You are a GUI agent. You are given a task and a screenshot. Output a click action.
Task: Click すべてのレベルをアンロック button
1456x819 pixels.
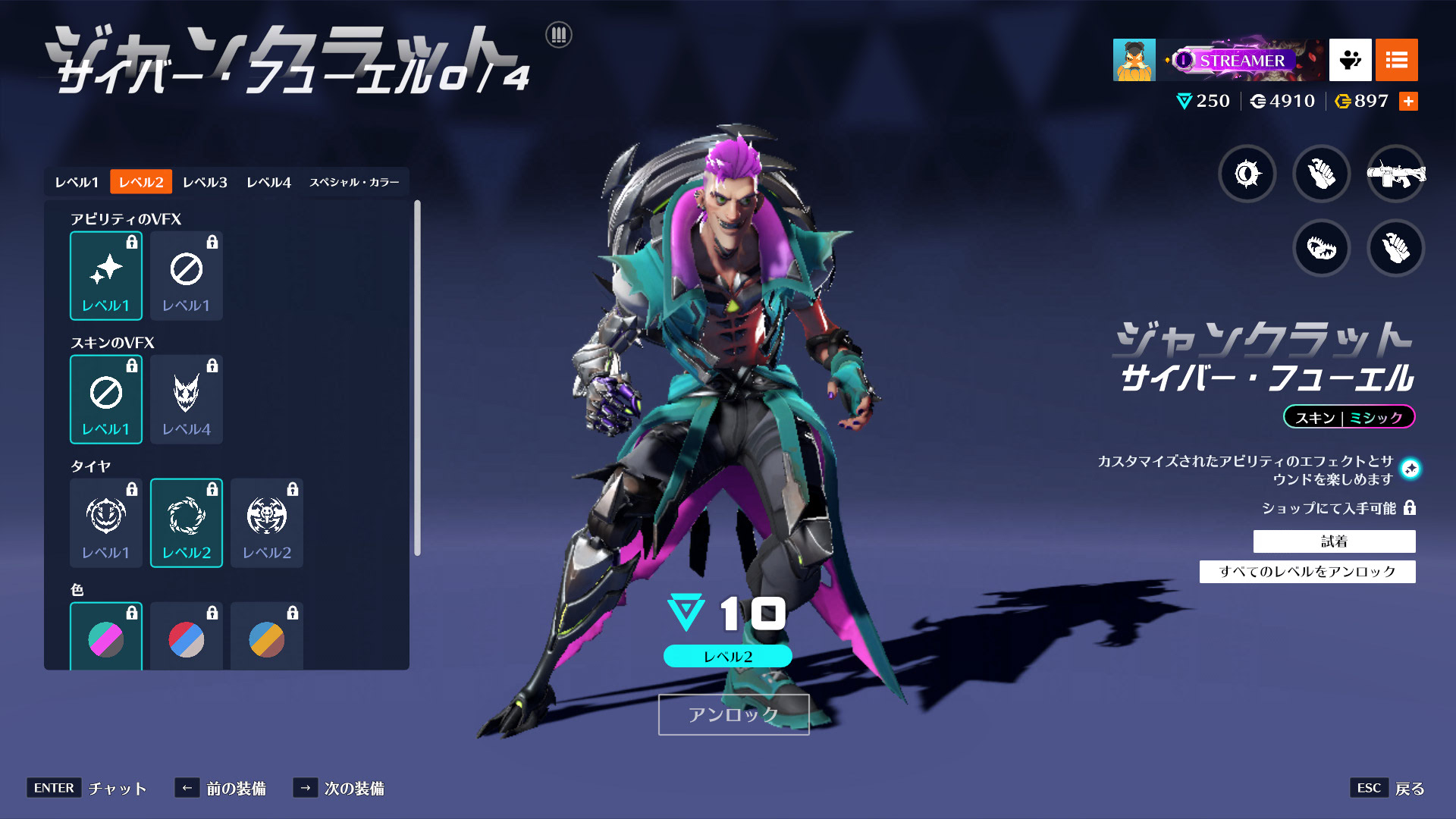1307,572
